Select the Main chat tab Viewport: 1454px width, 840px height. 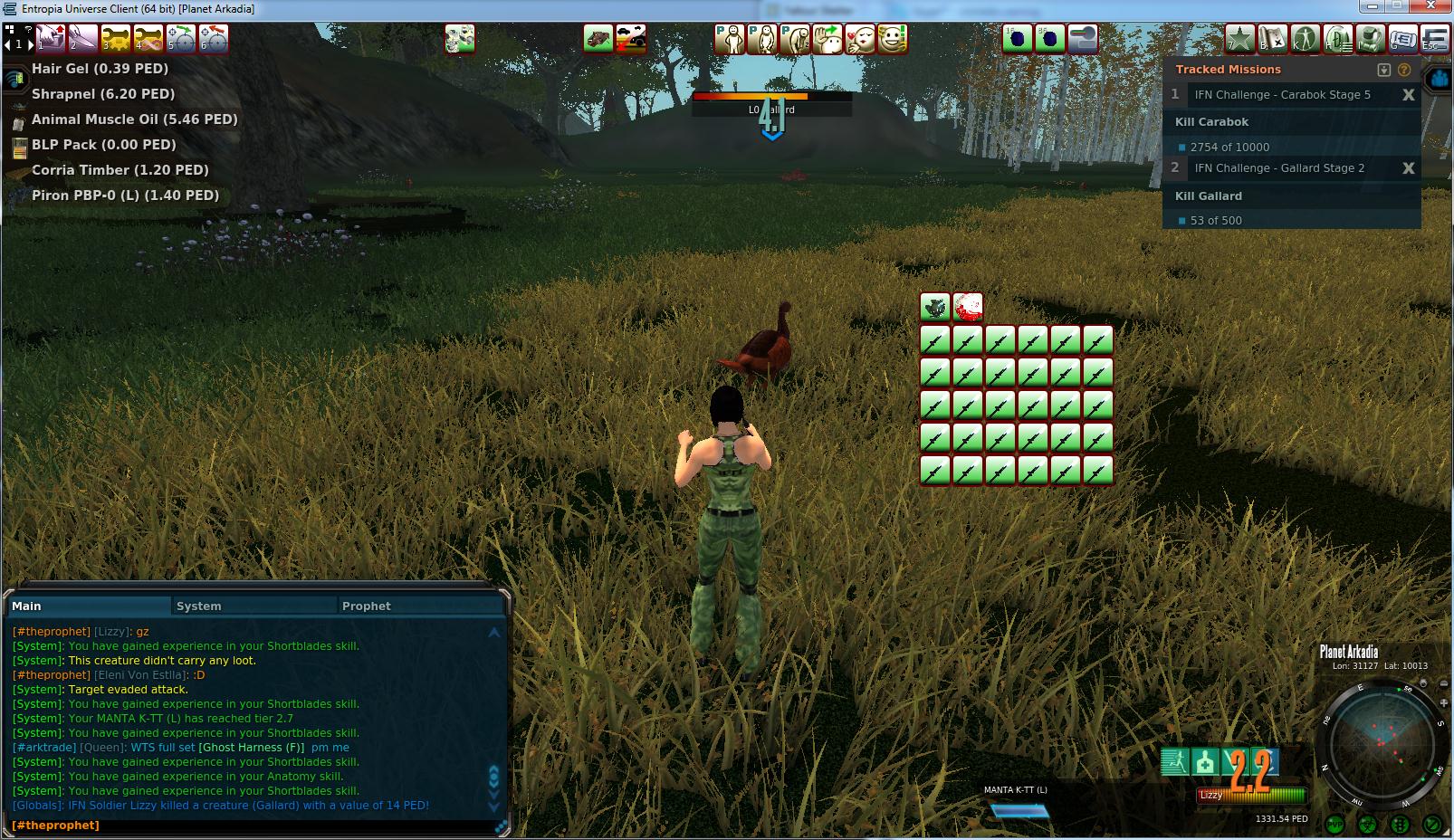[x=27, y=606]
